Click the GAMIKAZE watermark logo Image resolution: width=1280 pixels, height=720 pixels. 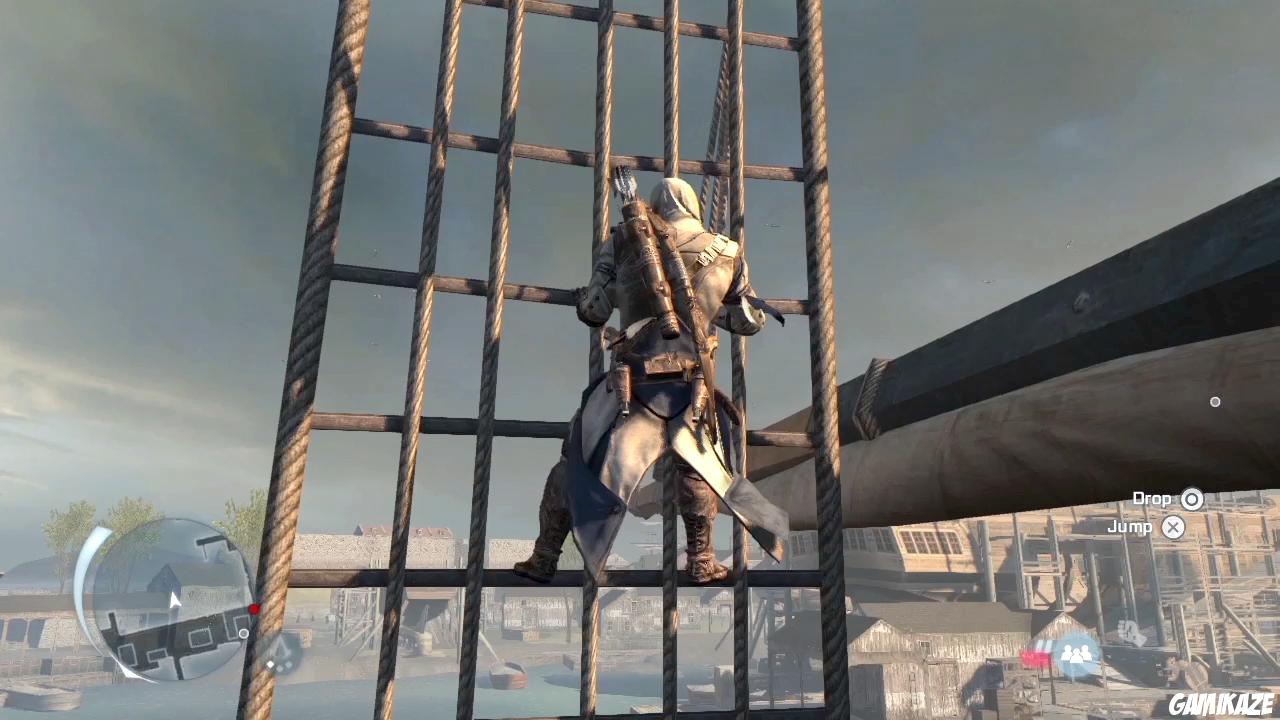(1220, 702)
